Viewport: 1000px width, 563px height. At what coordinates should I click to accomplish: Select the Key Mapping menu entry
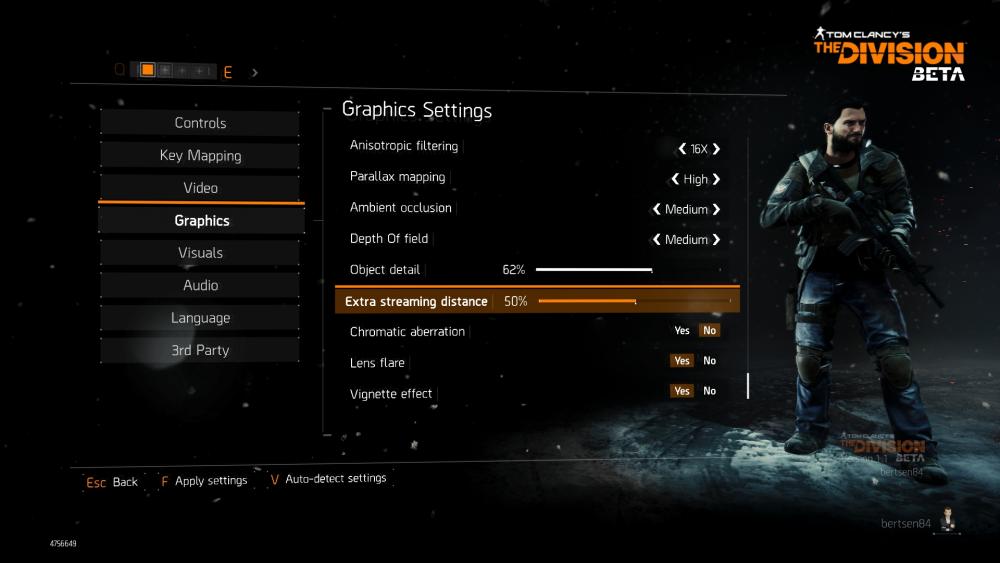pos(200,155)
